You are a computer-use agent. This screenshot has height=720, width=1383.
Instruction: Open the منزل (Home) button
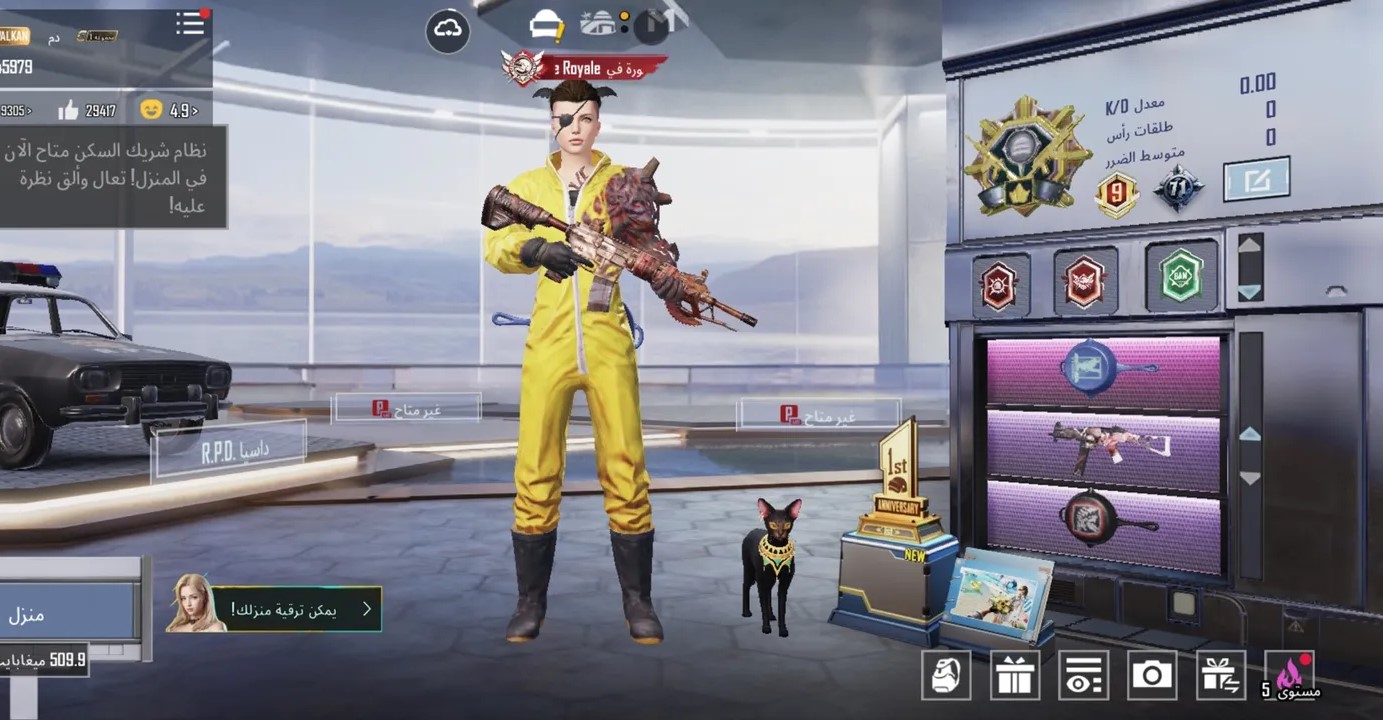66,612
